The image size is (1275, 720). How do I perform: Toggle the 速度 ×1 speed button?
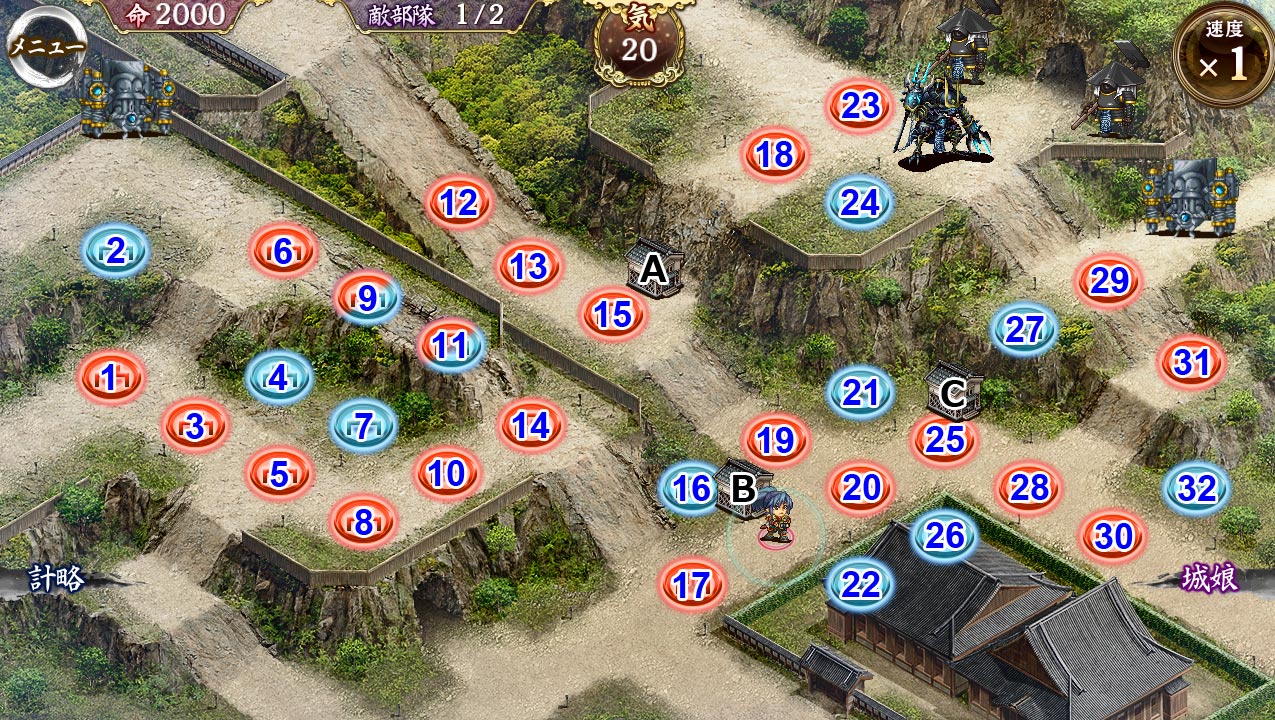pyautogui.click(x=1222, y=56)
